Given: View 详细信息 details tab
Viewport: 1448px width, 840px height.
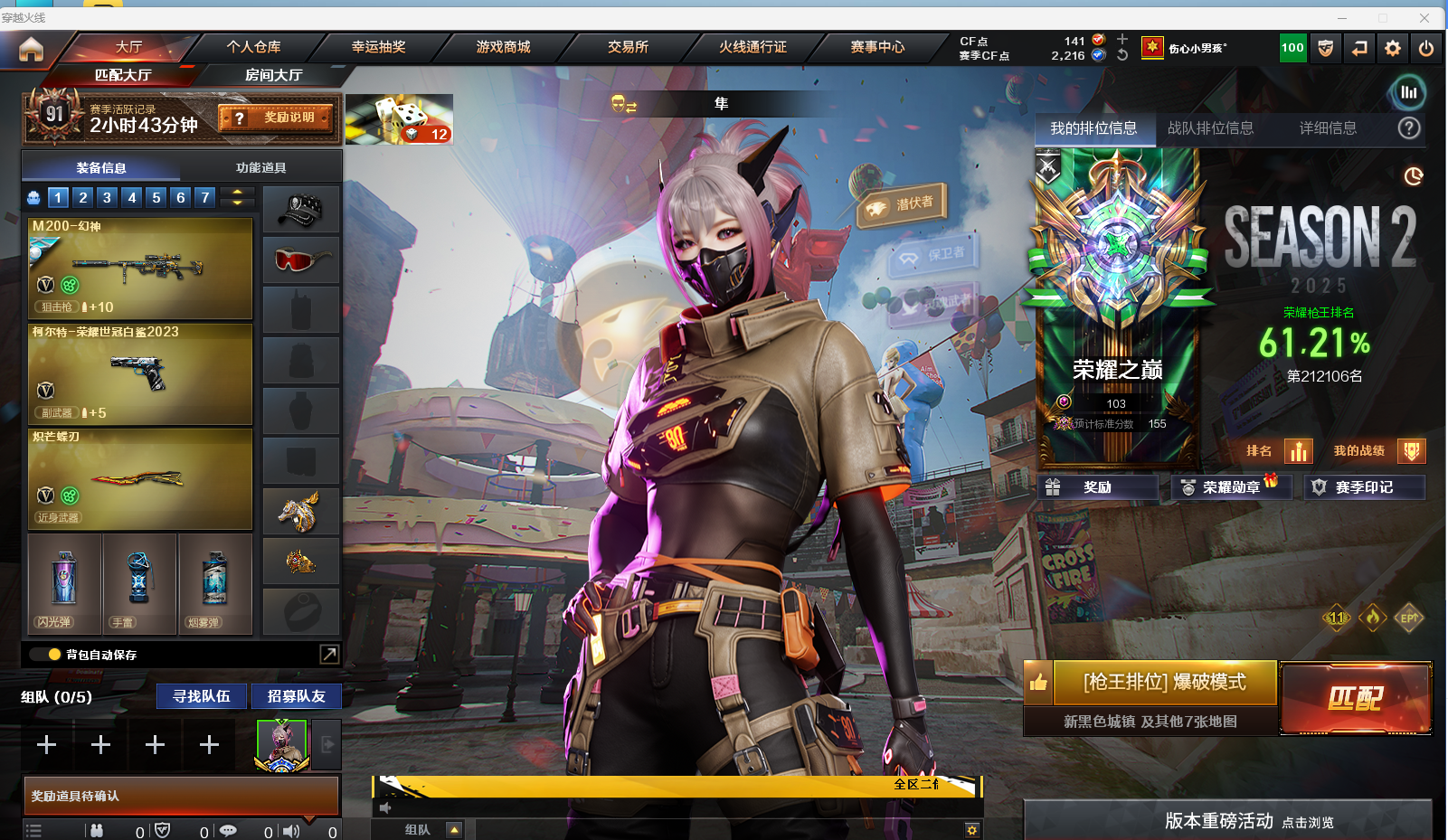Looking at the screenshot, I should [1328, 128].
